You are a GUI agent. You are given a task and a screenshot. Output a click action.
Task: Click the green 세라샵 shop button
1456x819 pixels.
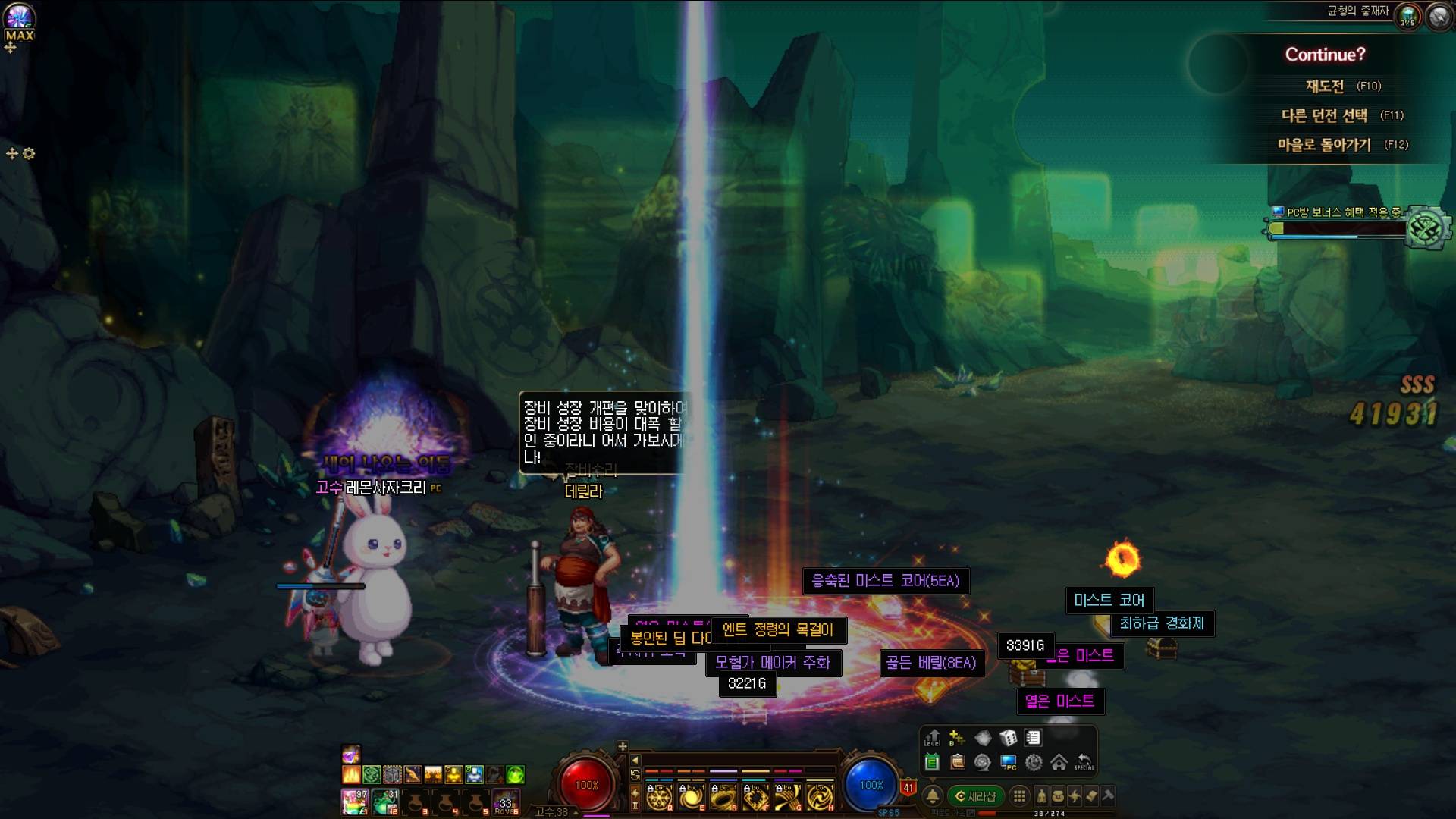[x=975, y=795]
